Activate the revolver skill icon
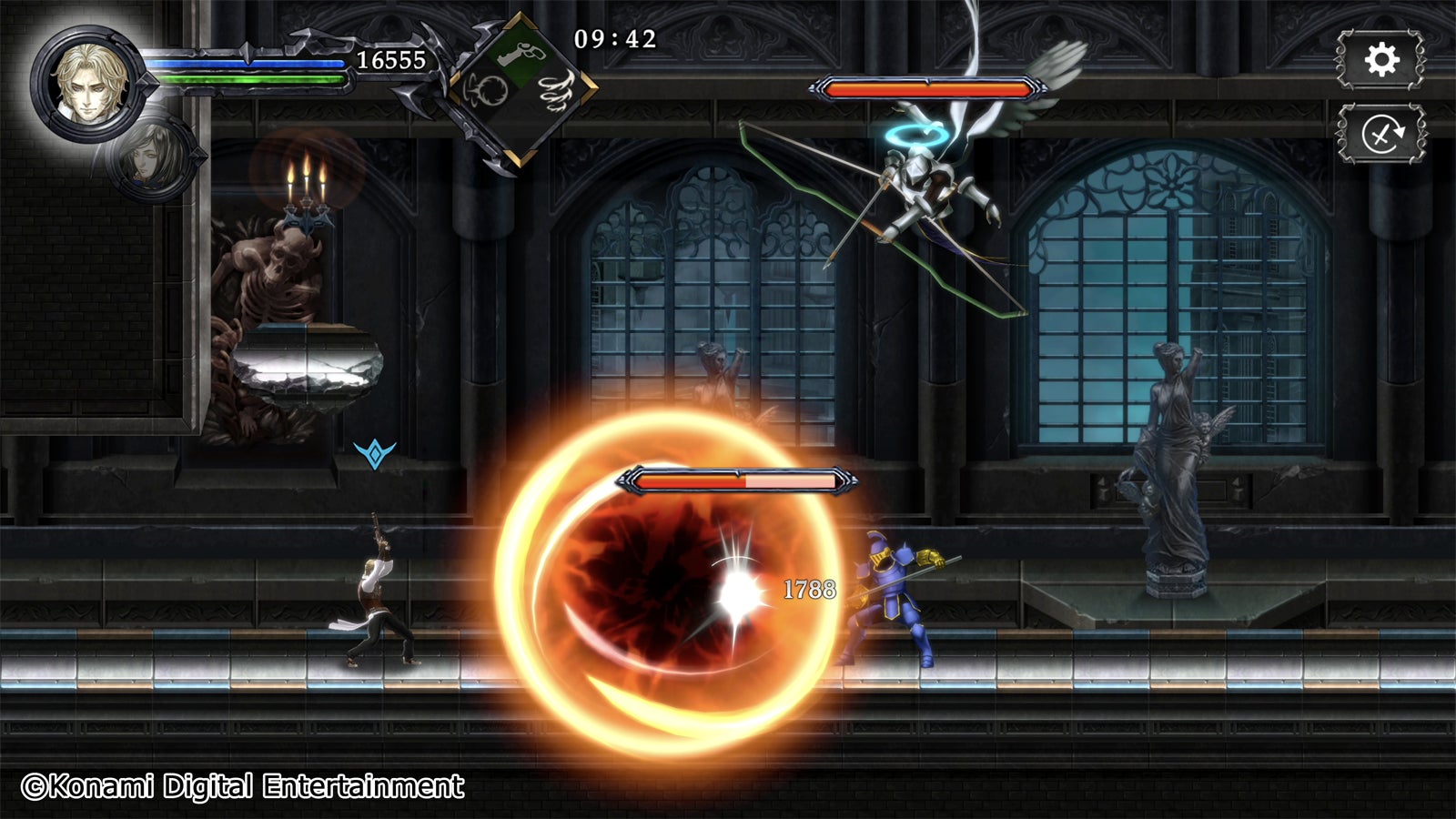 521,51
